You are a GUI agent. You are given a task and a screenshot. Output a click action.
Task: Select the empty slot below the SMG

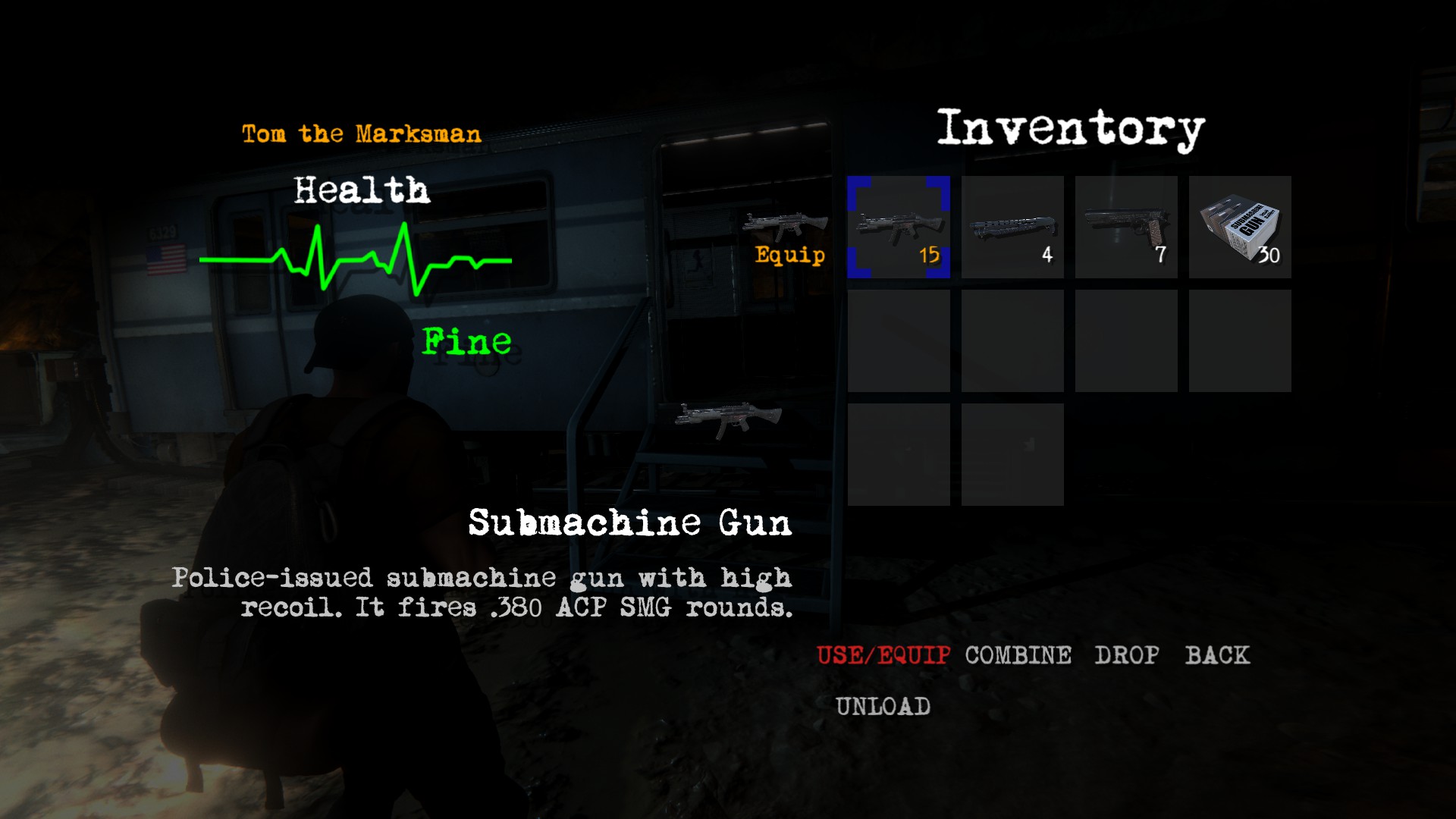click(899, 340)
